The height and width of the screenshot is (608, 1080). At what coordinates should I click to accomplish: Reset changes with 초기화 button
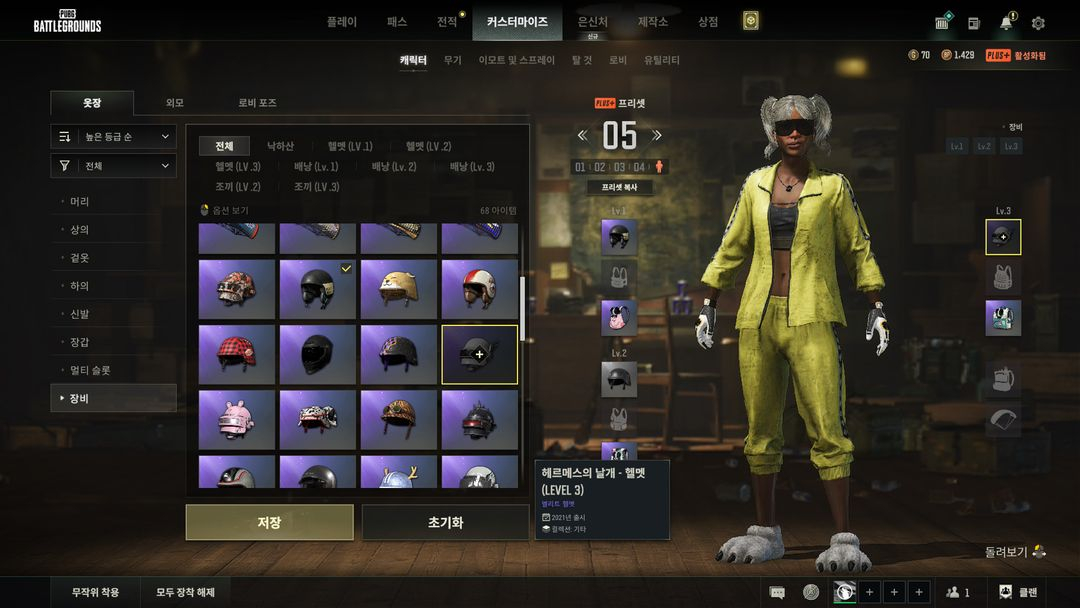tap(445, 522)
